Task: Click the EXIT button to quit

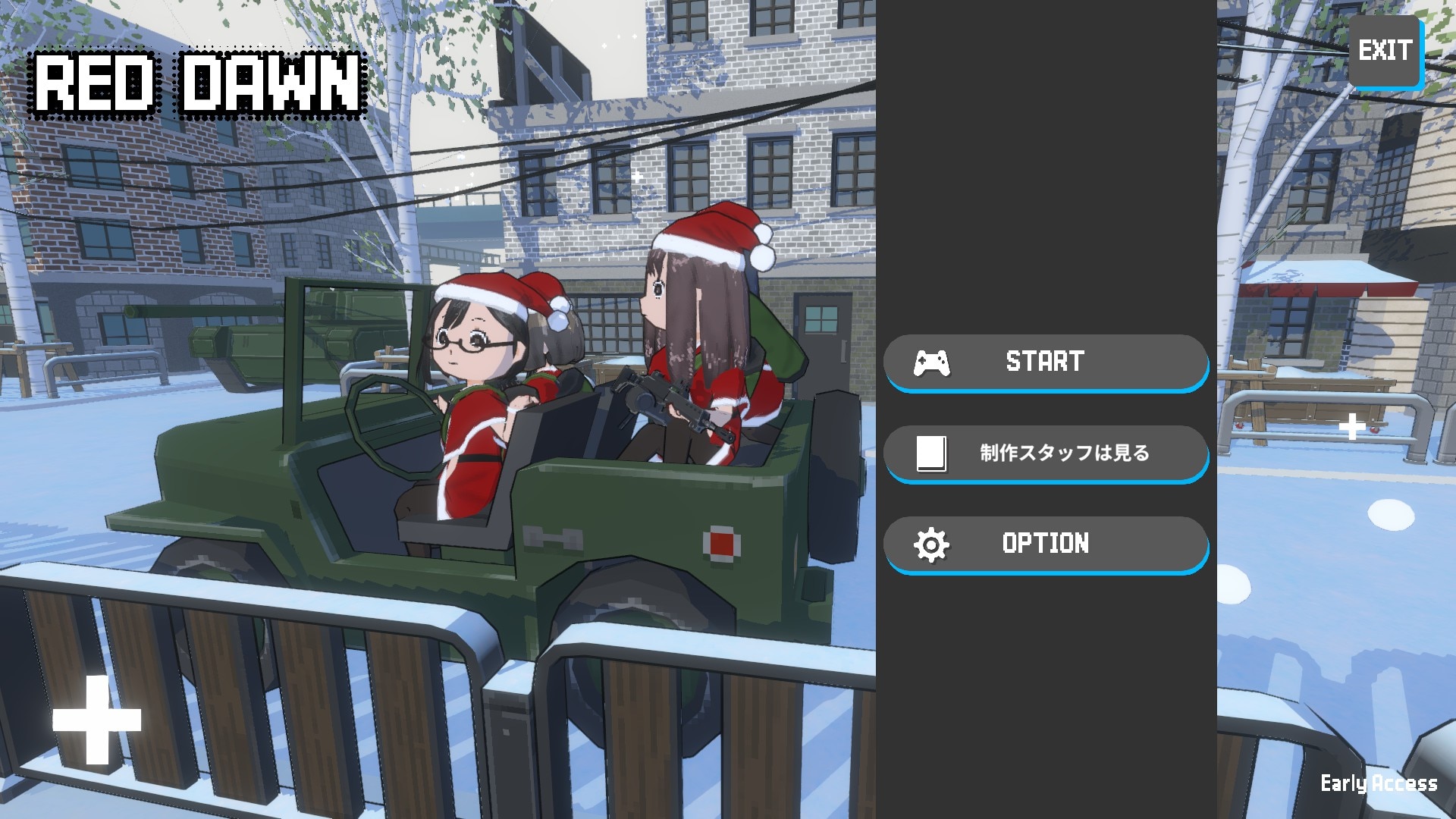Action: [x=1384, y=52]
